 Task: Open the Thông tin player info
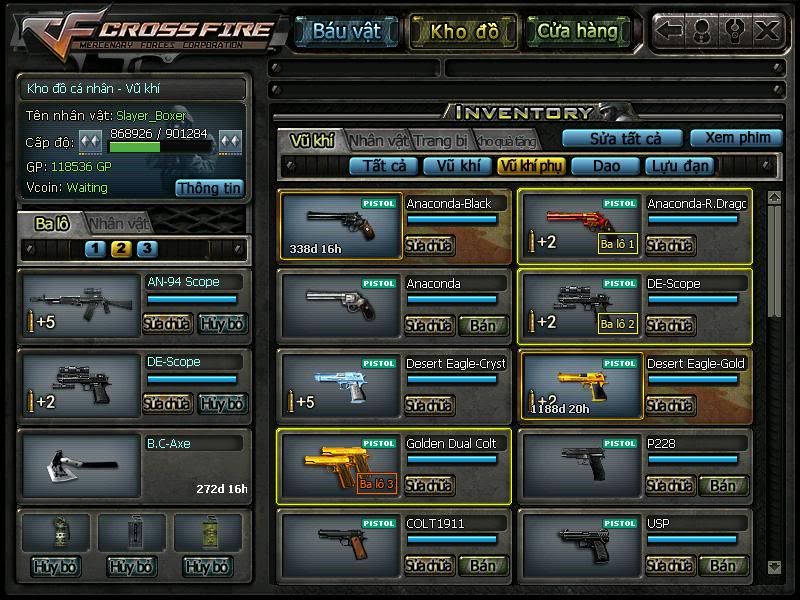click(x=210, y=187)
